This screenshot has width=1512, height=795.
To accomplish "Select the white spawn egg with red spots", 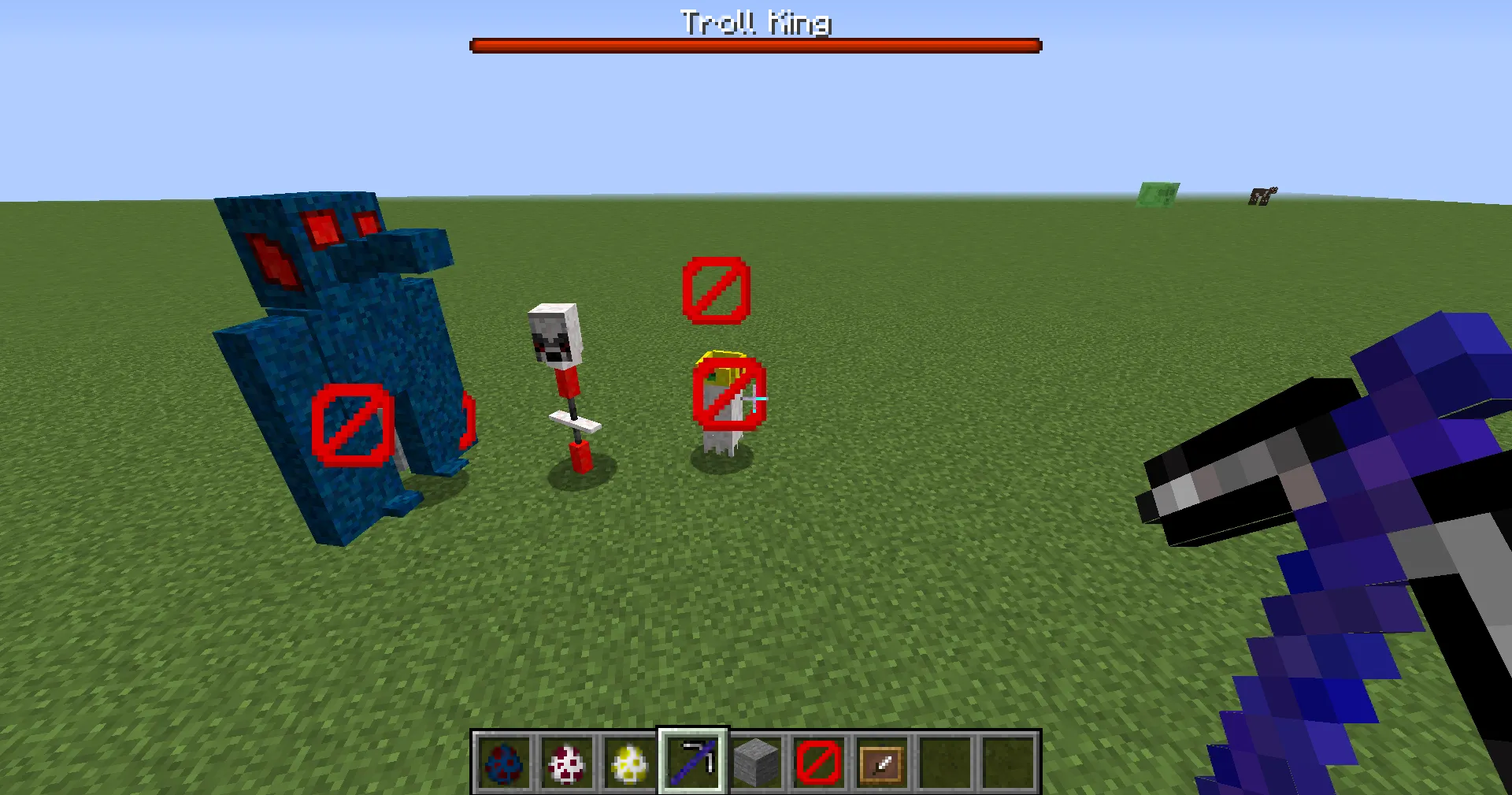I will click(x=566, y=764).
